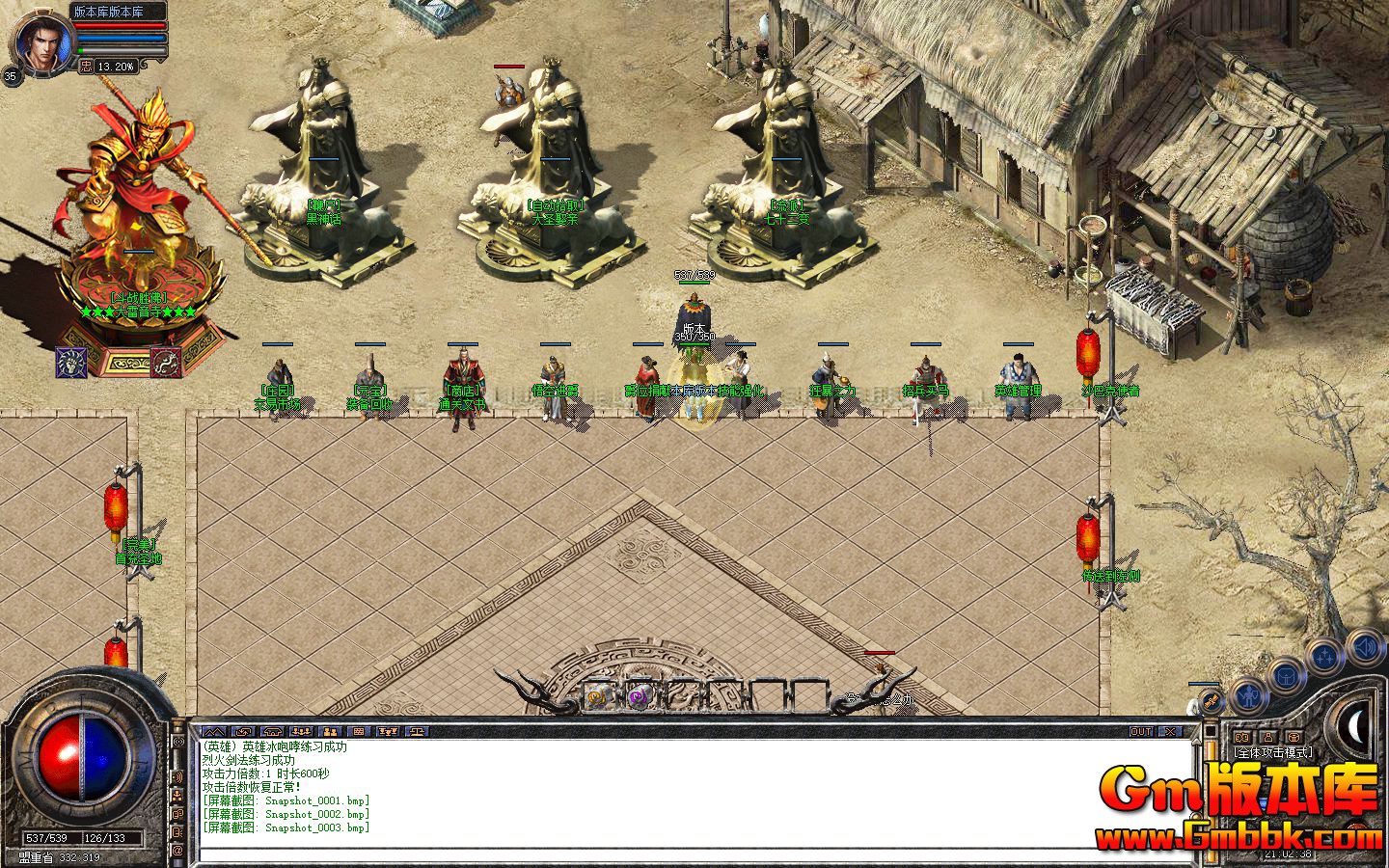The width and height of the screenshot is (1389, 868).
Task: Click the guild hall icon in the chat toolbar
Action: point(275,730)
